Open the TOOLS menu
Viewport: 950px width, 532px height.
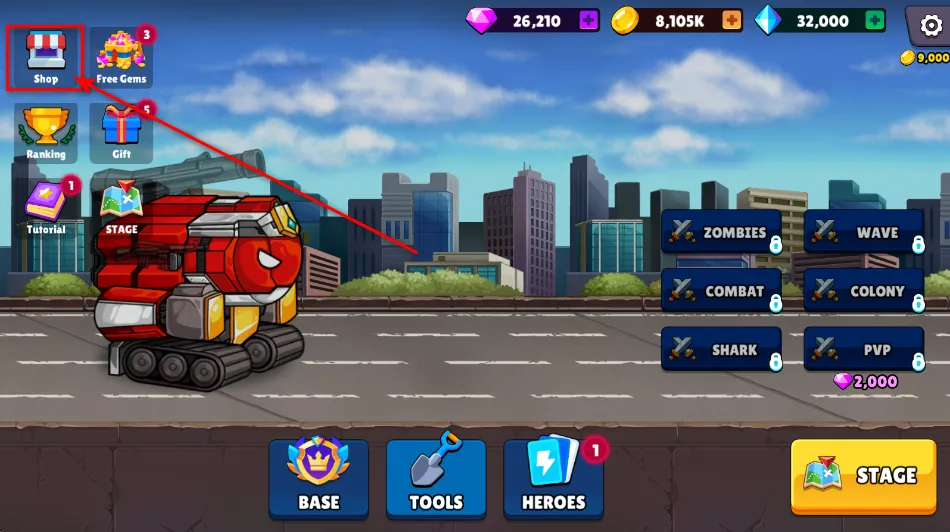click(x=436, y=479)
